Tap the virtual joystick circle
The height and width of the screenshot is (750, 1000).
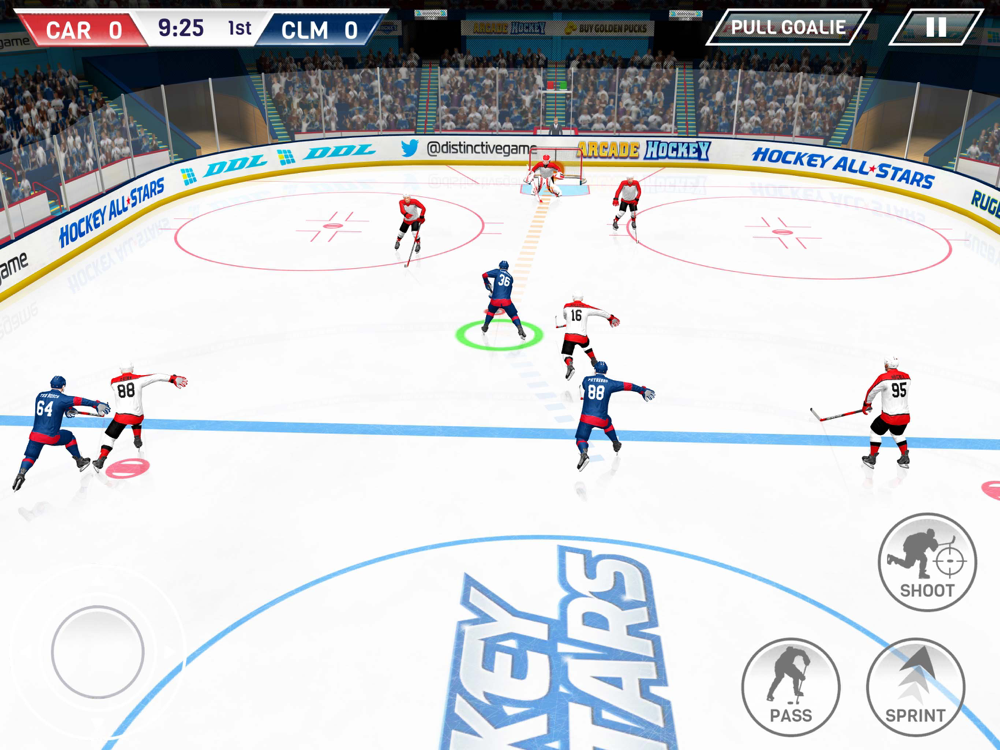pyautogui.click(x=98, y=652)
